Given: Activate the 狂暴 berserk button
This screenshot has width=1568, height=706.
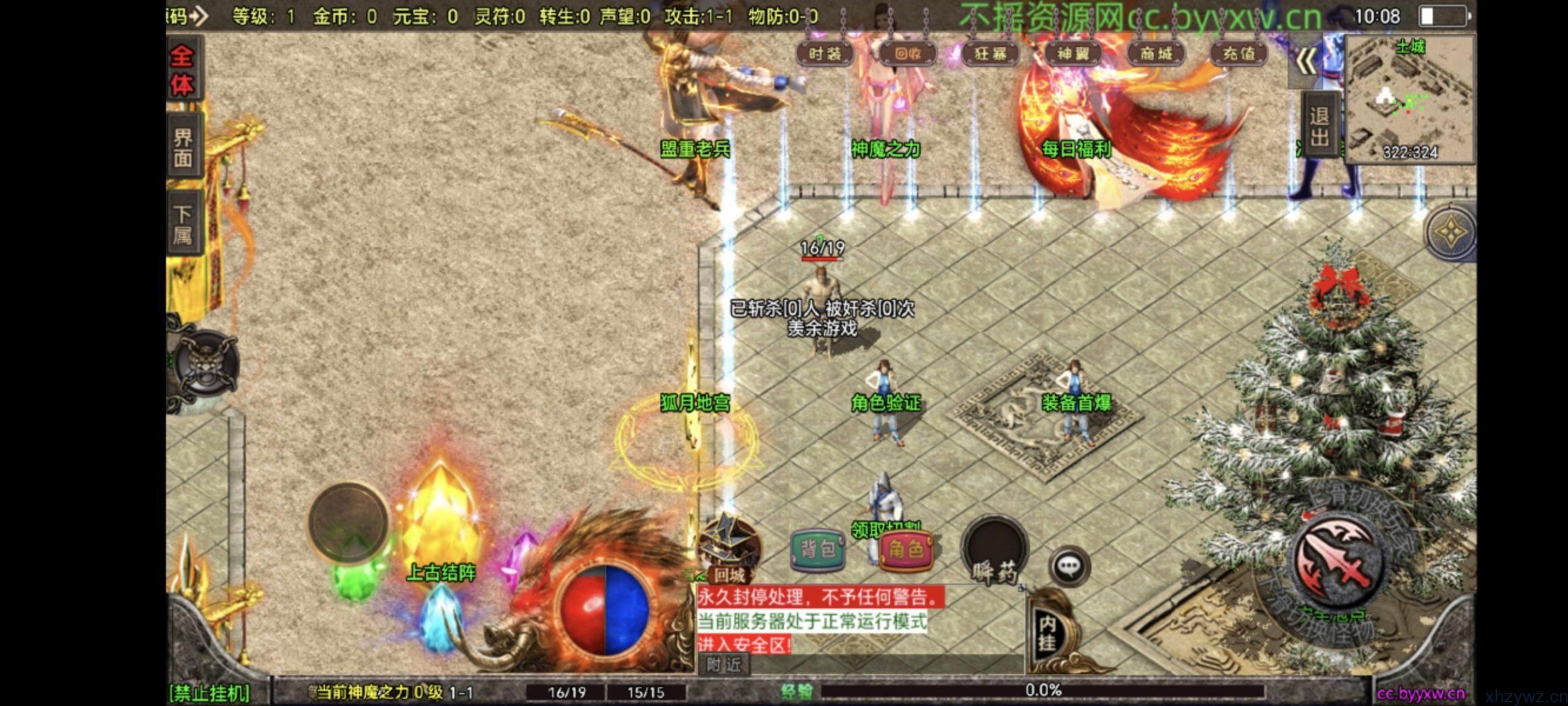Looking at the screenshot, I should point(990,54).
